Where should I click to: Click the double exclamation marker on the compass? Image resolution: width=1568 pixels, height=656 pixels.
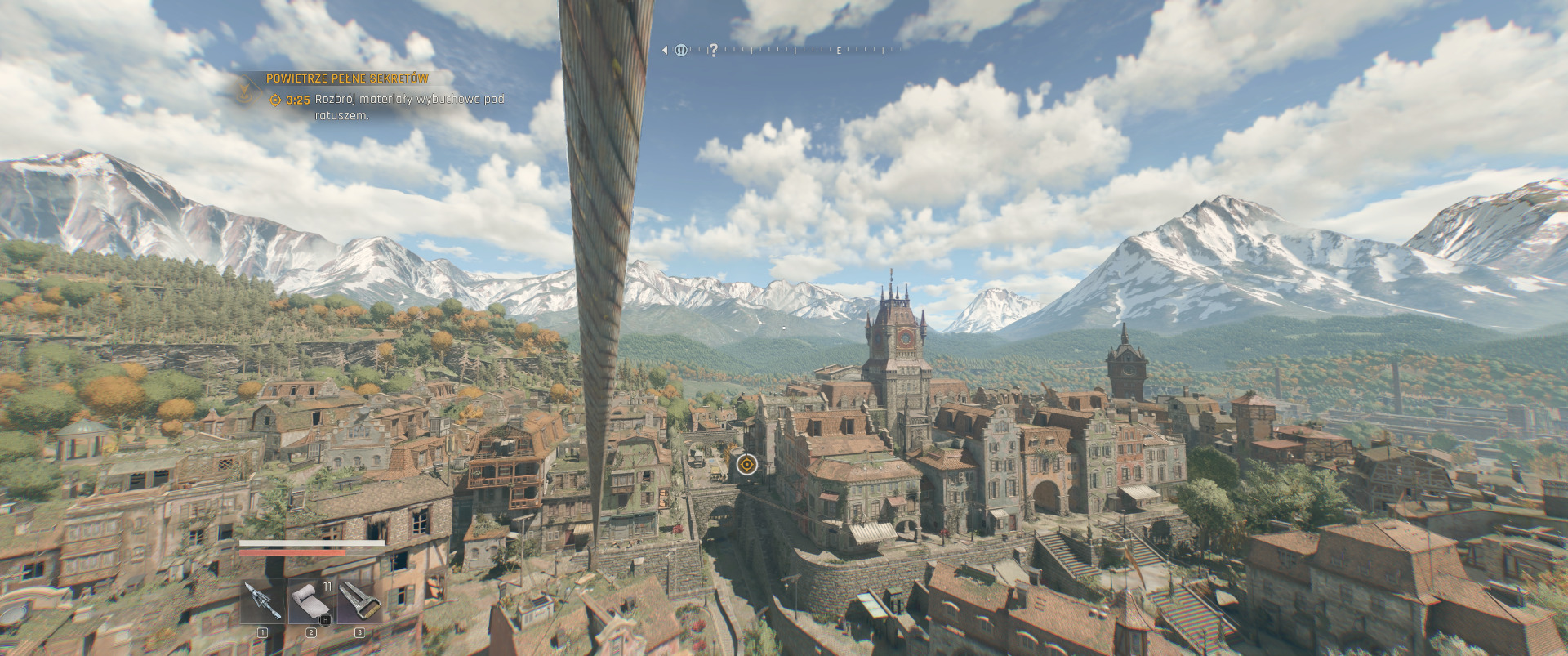click(x=681, y=50)
